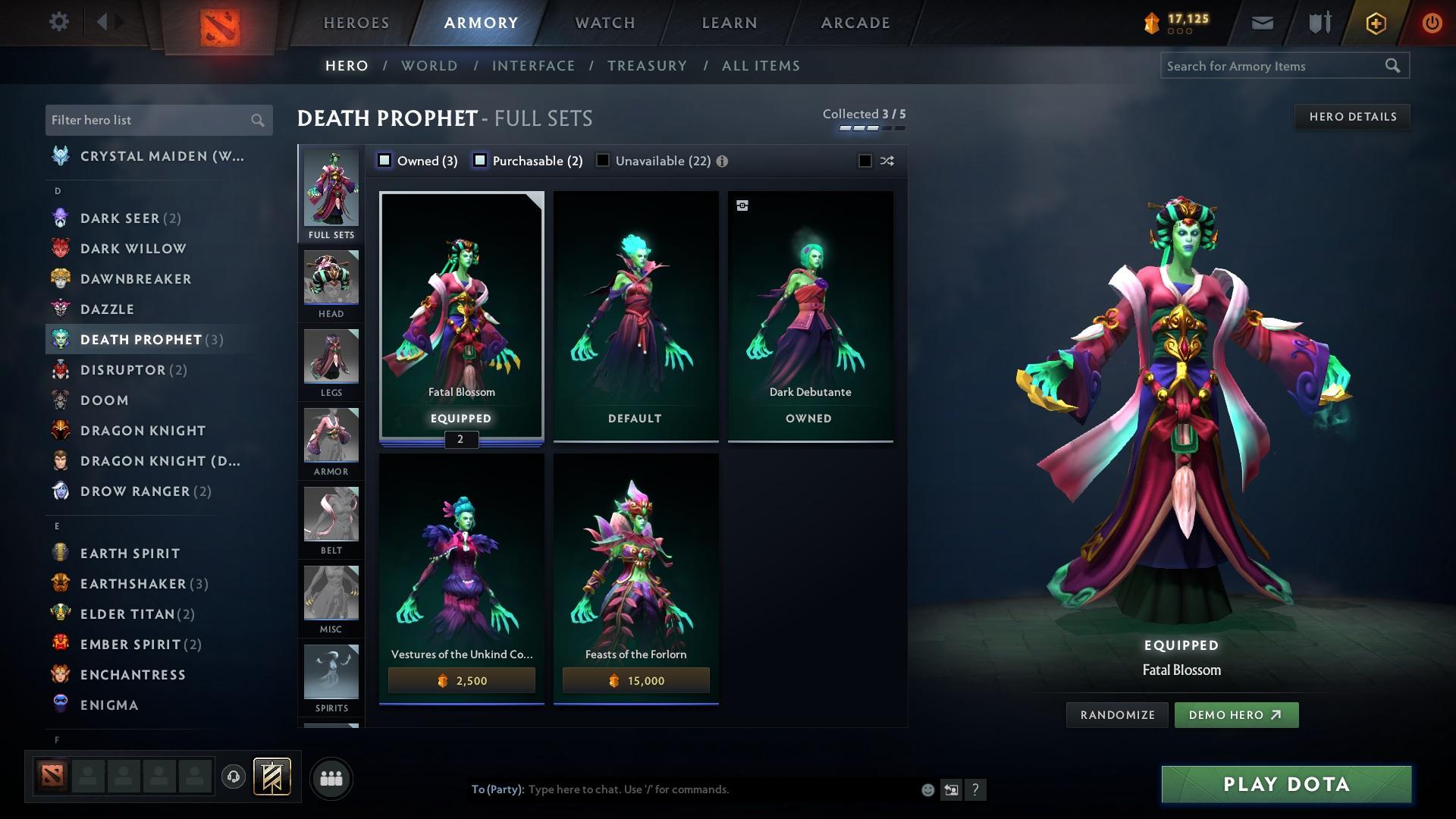Image resolution: width=1456 pixels, height=819 pixels.
Task: Click the friends list icon near party slots
Action: 331,777
